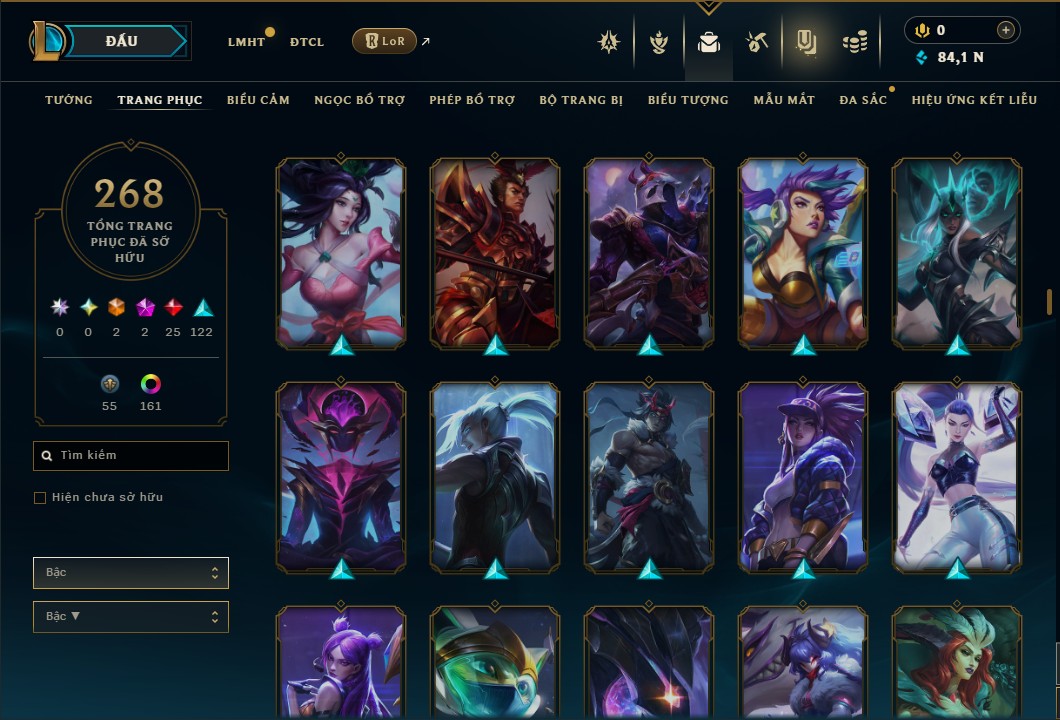Toggle the Hiện chưa sở hữu checkbox
1060x720 pixels.
coord(40,498)
